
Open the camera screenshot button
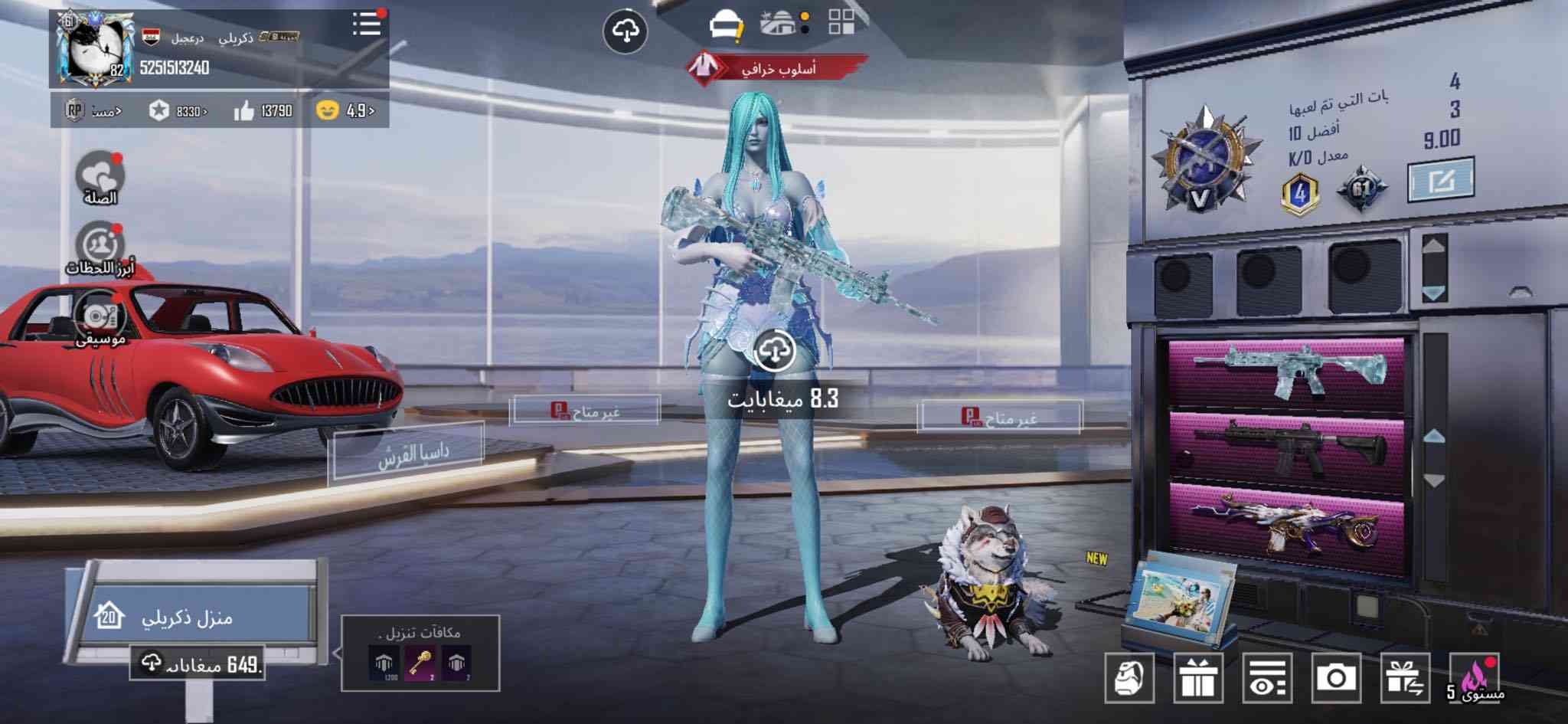pyautogui.click(x=1336, y=678)
